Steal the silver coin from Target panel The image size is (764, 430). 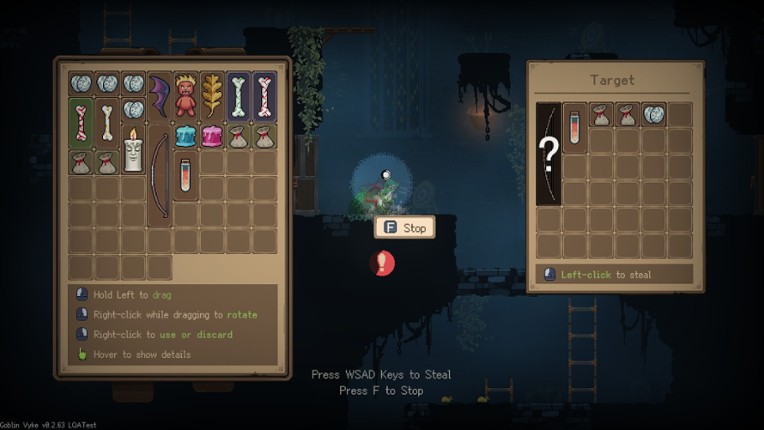[x=653, y=114]
